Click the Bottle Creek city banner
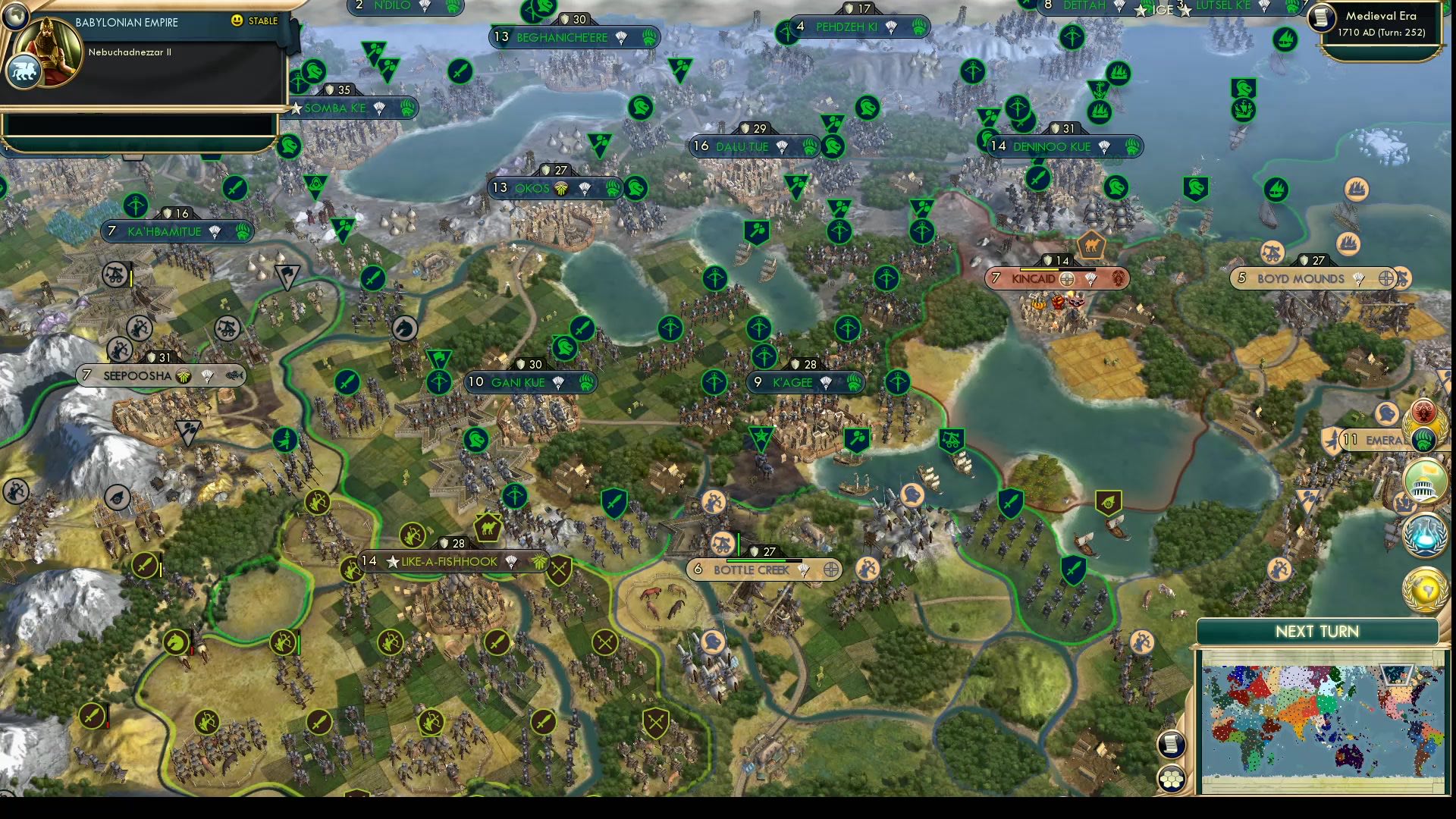 (x=751, y=570)
